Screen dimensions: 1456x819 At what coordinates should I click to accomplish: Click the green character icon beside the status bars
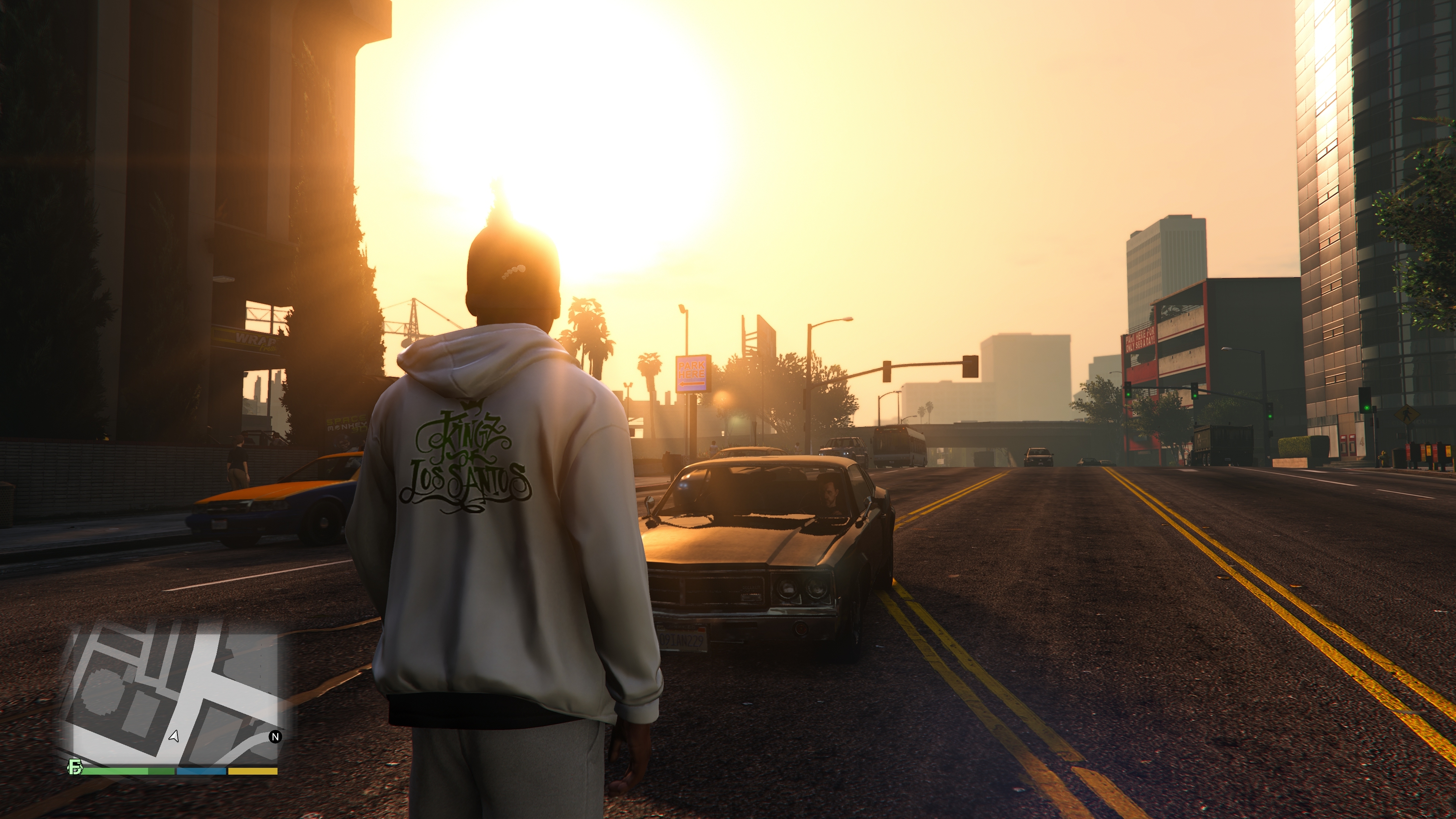pyautogui.click(x=75, y=767)
